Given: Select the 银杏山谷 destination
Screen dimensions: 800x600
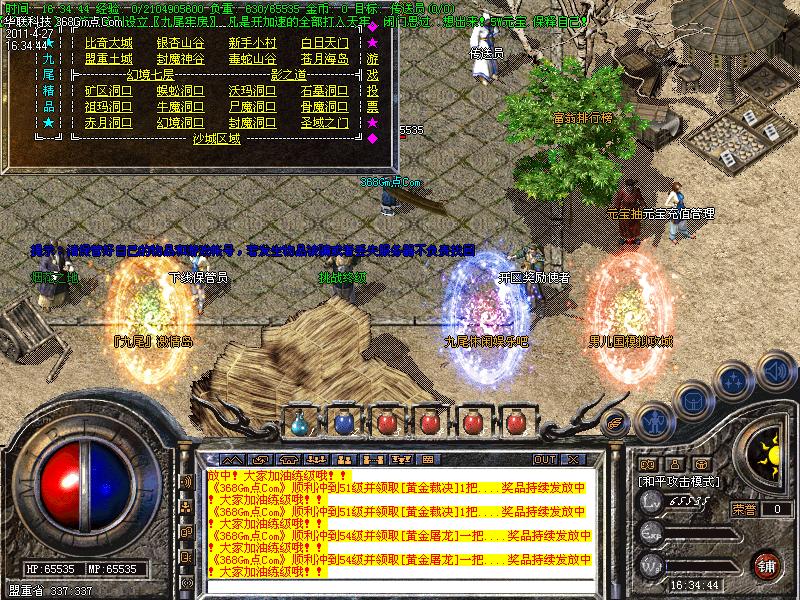Looking at the screenshot, I should (180, 43).
